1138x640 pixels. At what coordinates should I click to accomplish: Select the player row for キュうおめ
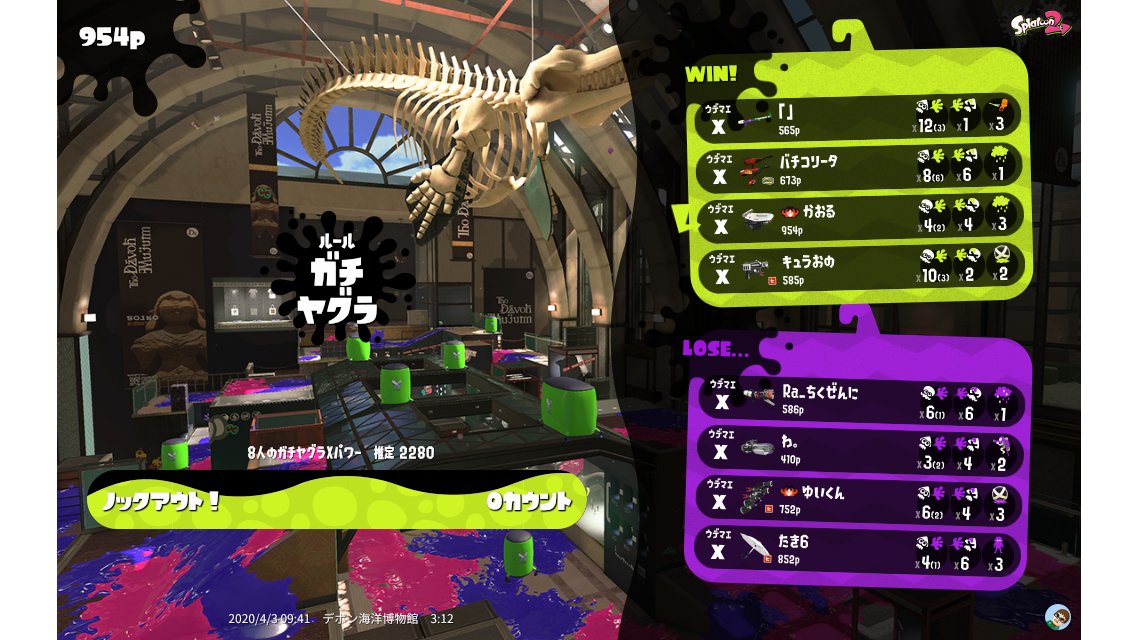pyautogui.click(x=860, y=267)
